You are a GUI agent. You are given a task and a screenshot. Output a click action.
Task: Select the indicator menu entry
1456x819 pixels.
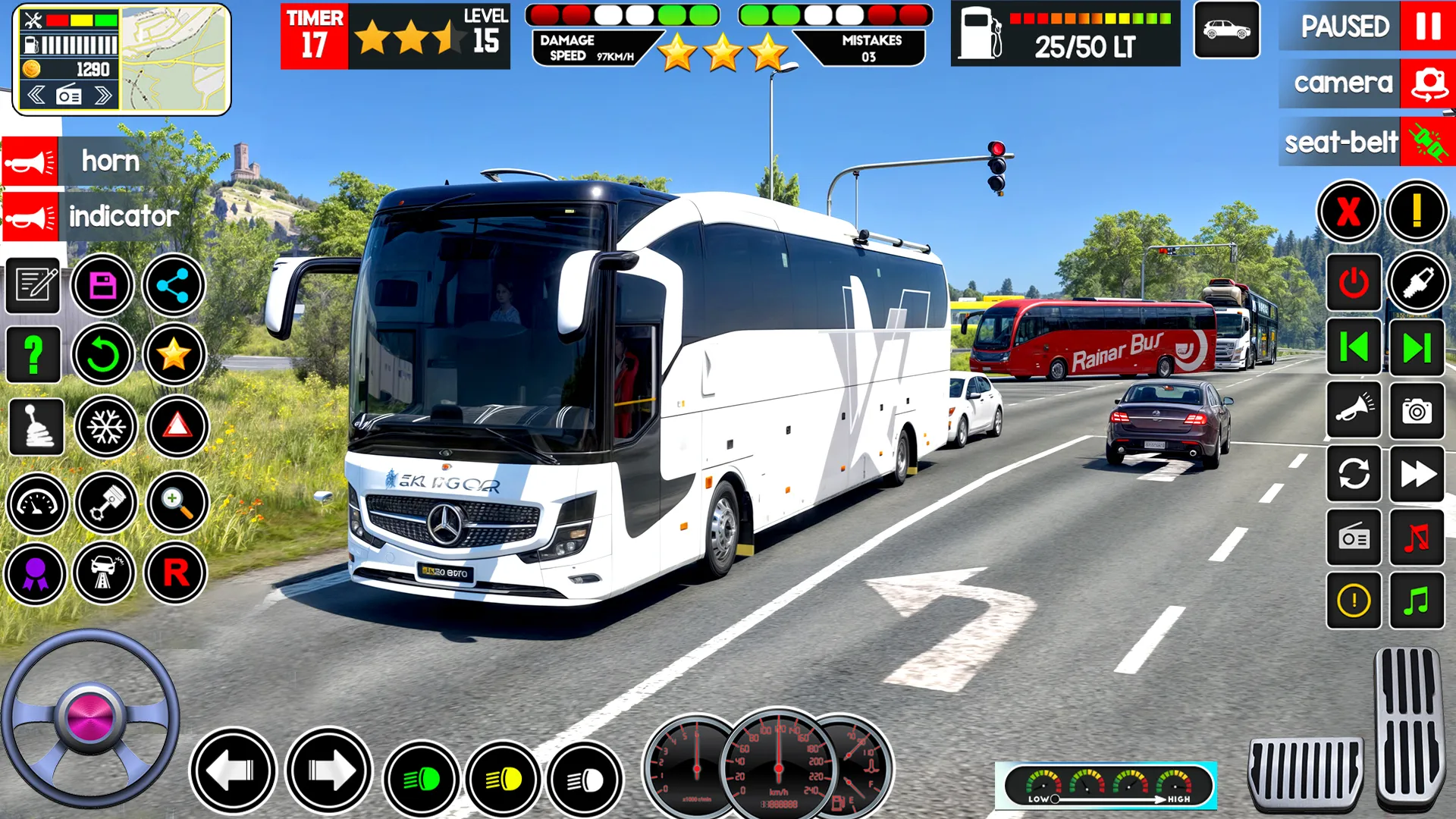pos(91,217)
